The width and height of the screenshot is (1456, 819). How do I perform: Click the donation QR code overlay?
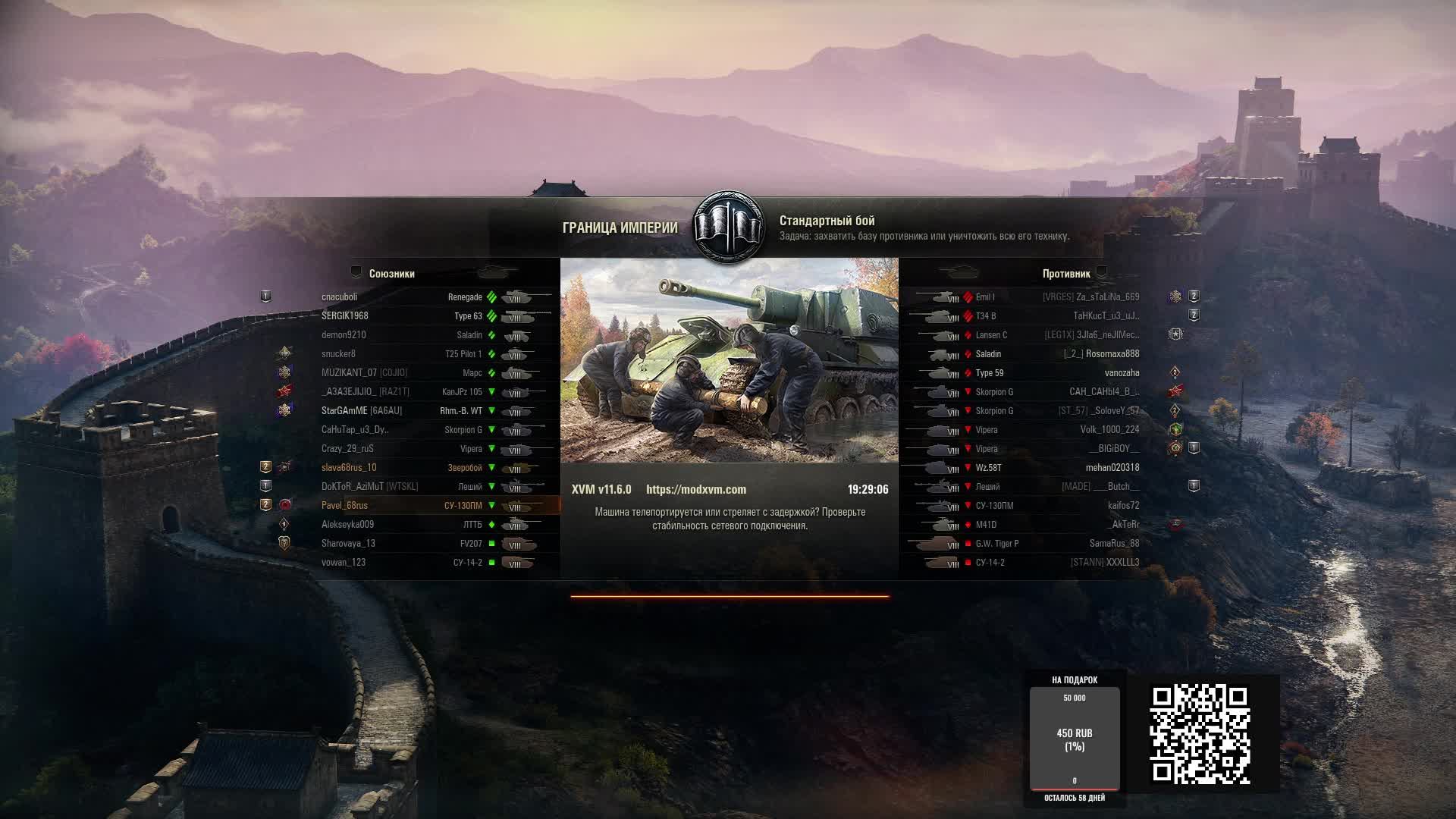1200,733
